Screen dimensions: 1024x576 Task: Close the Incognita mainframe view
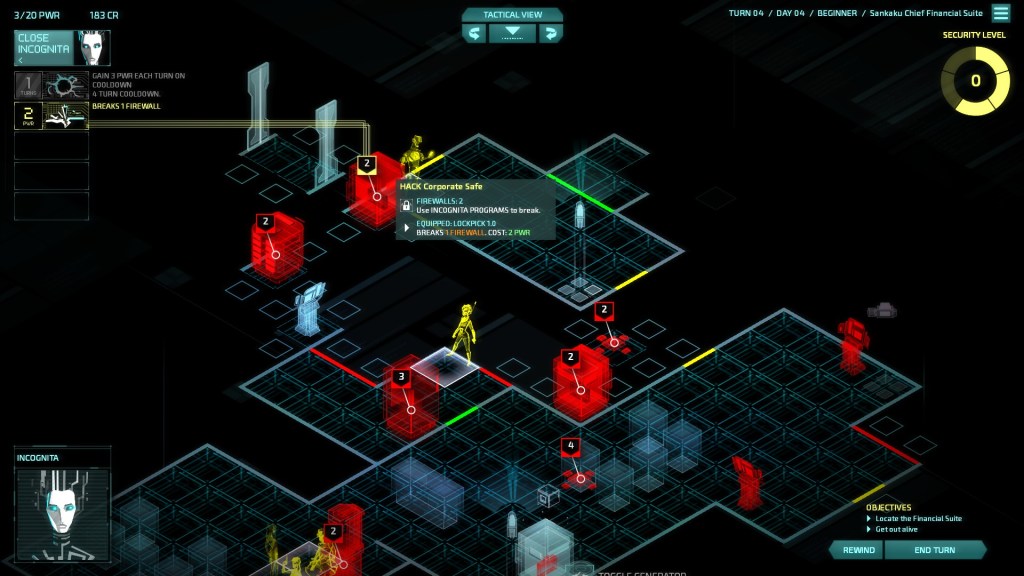pos(47,48)
